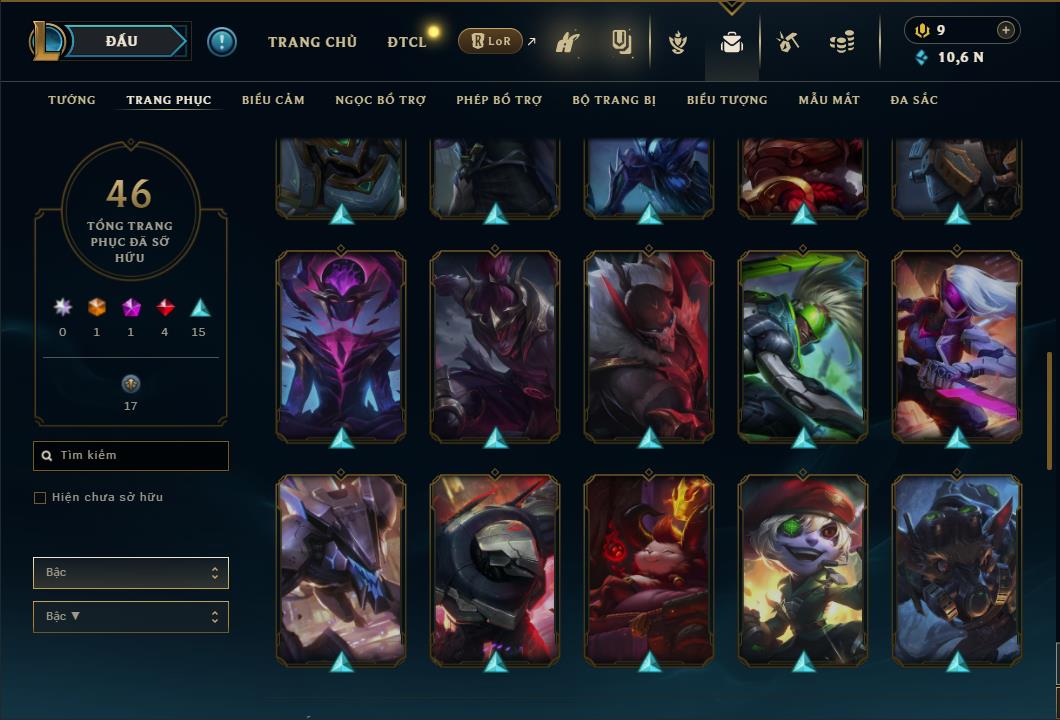
Task: Open the BIỂU TƯỢNG tab
Action: pyautogui.click(x=727, y=100)
